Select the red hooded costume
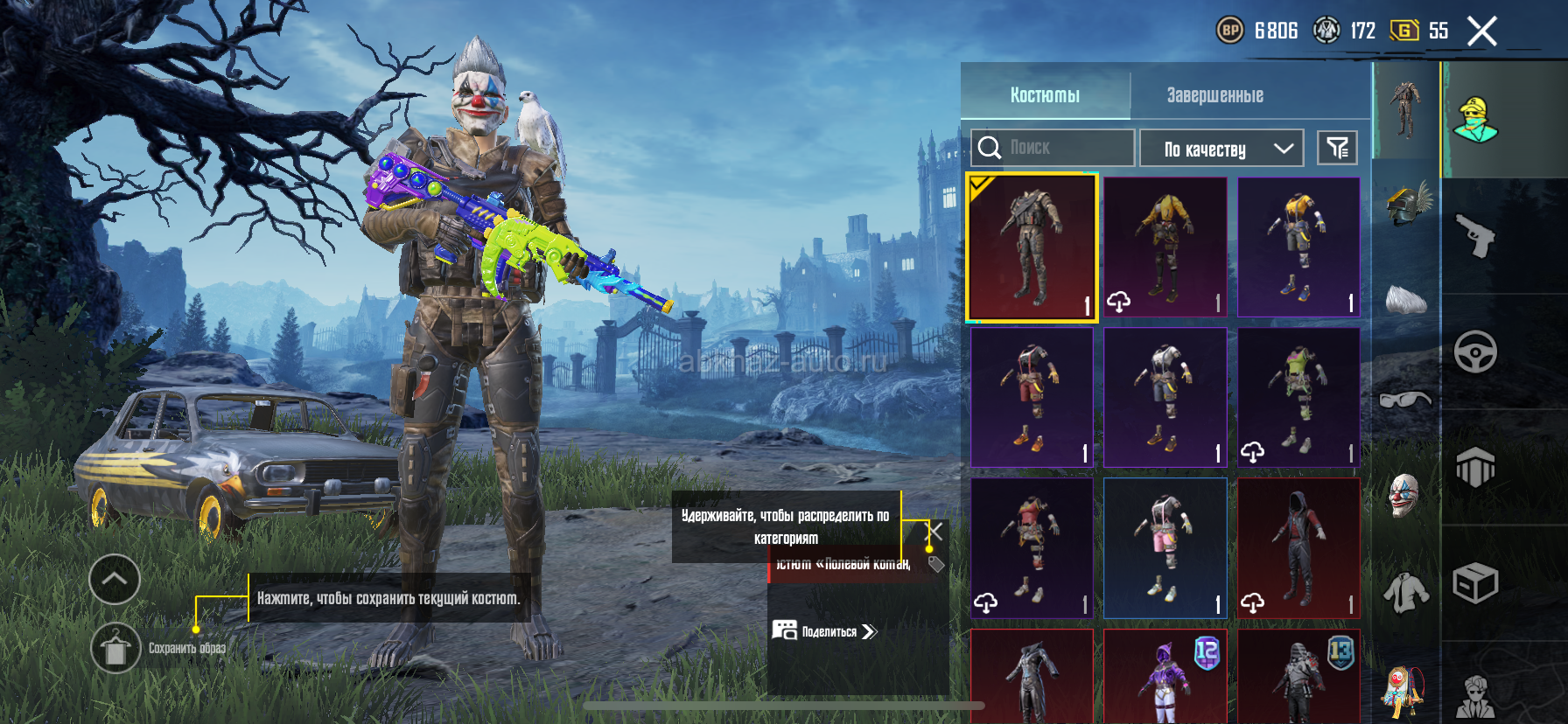 1298,548
